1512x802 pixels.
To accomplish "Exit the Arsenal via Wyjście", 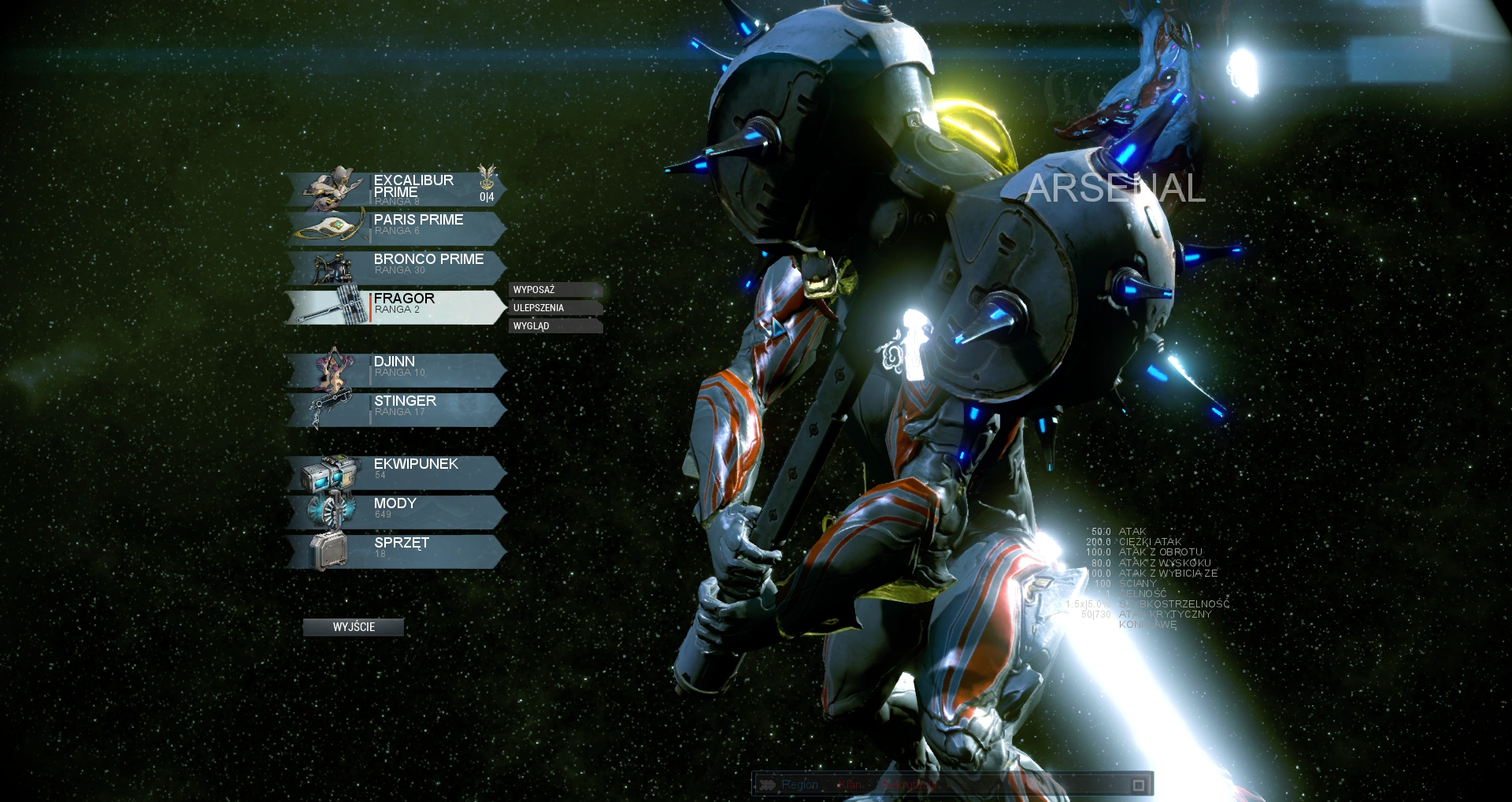I will [x=354, y=627].
